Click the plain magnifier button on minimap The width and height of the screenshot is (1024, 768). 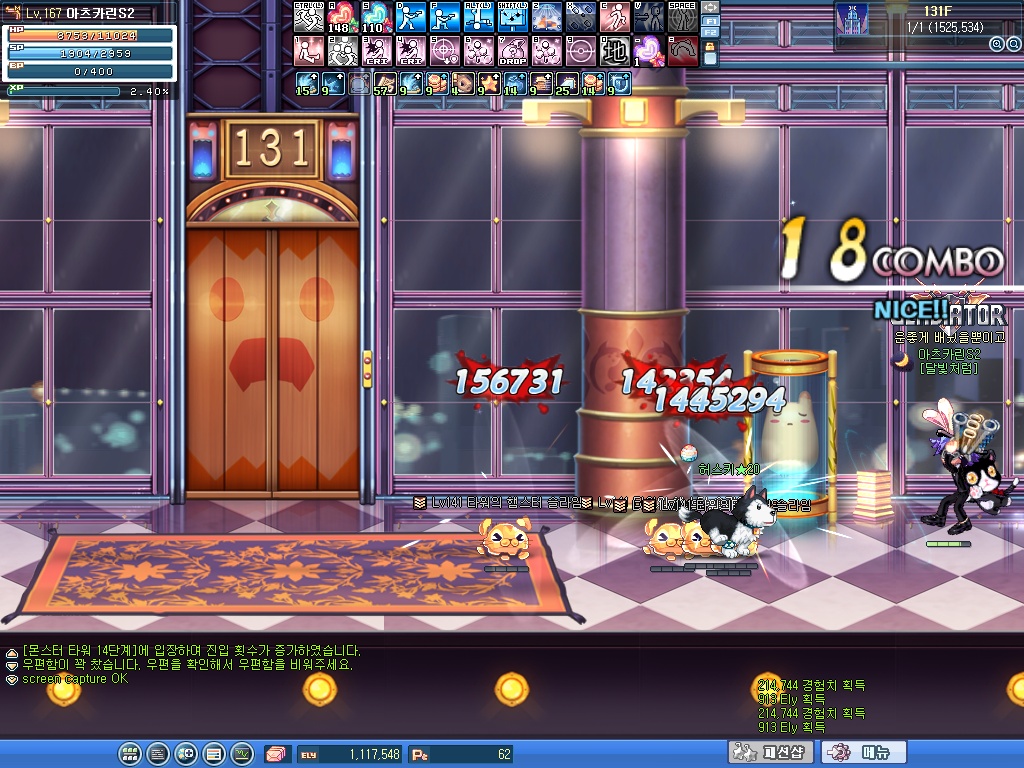pyautogui.click(x=1011, y=44)
